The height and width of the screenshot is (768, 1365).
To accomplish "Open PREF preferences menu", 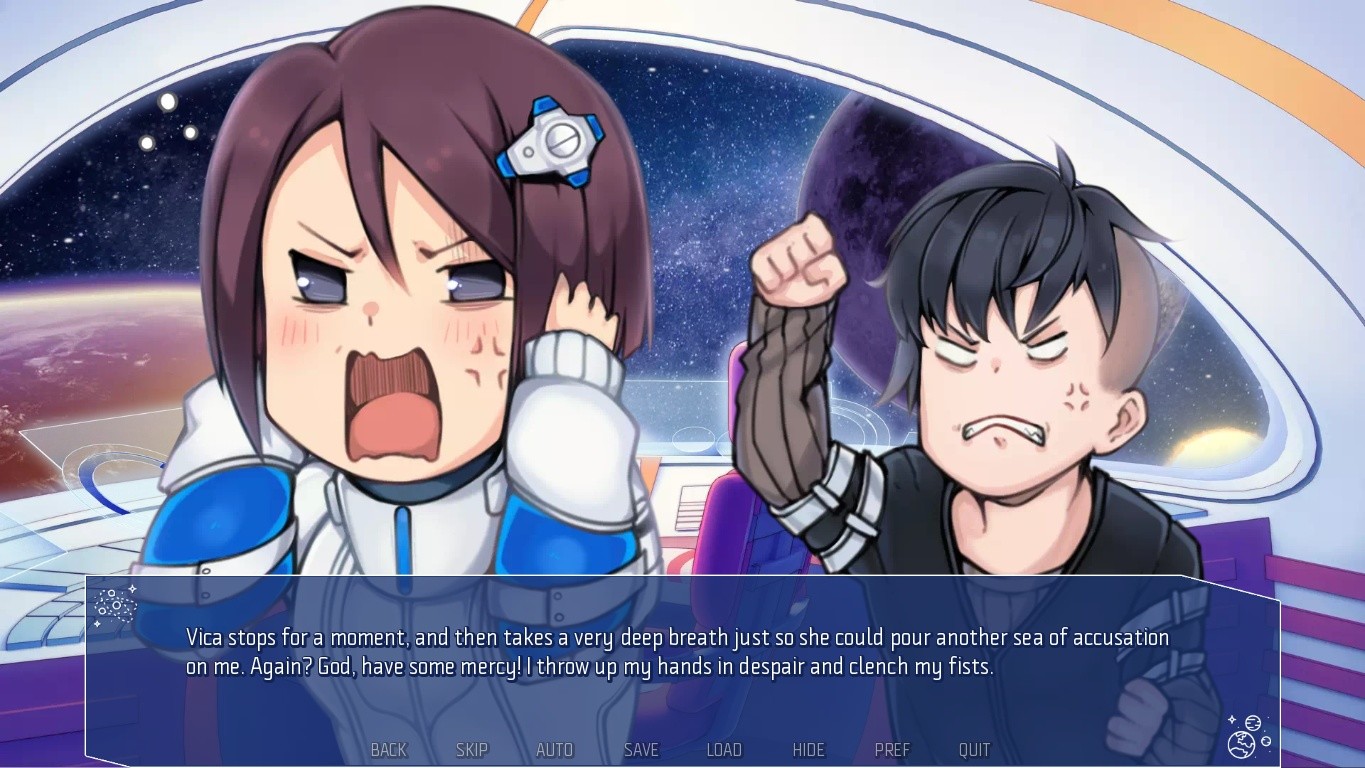I will pos(892,750).
